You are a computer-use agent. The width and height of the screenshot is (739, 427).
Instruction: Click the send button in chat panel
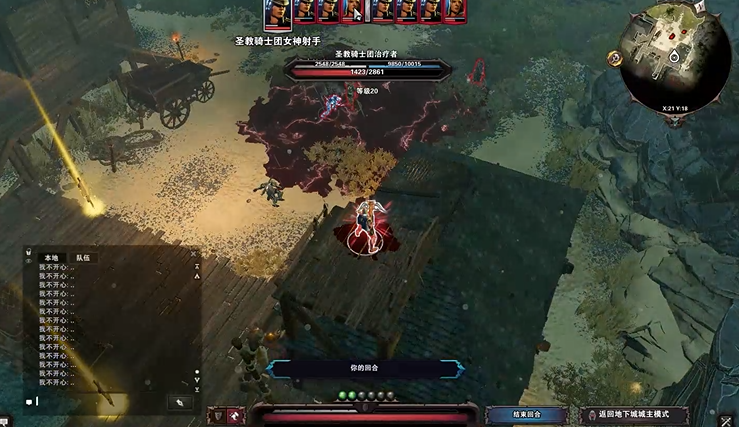click(x=180, y=402)
